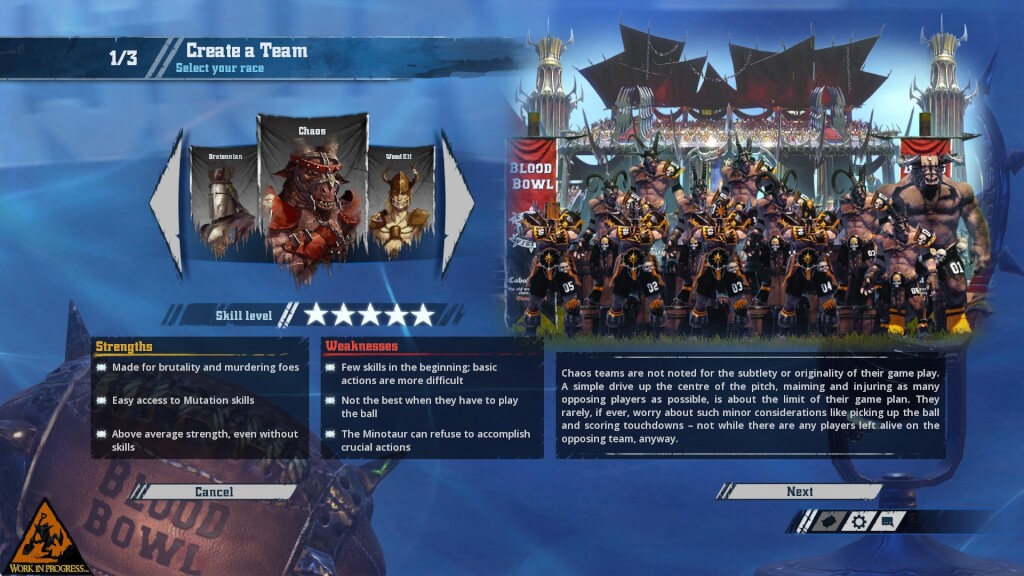This screenshot has height=576, width=1024.
Task: Open the gear settings icon
Action: coord(857,521)
